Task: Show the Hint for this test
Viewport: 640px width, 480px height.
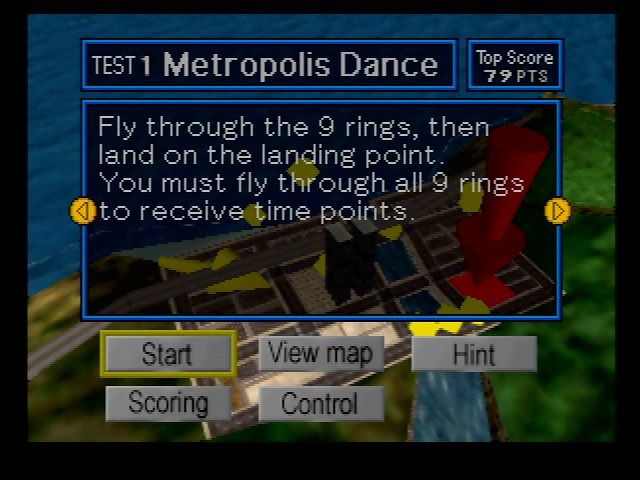Action: pyautogui.click(x=473, y=354)
